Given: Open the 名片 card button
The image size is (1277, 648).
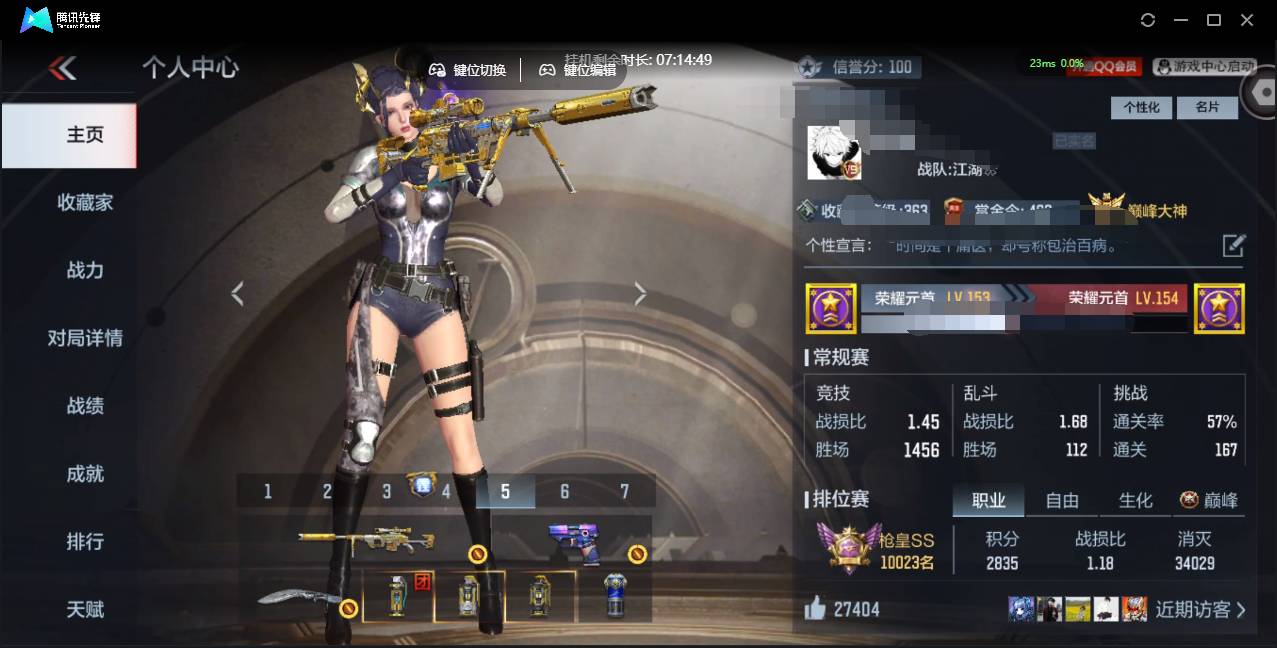Looking at the screenshot, I should click(1207, 107).
